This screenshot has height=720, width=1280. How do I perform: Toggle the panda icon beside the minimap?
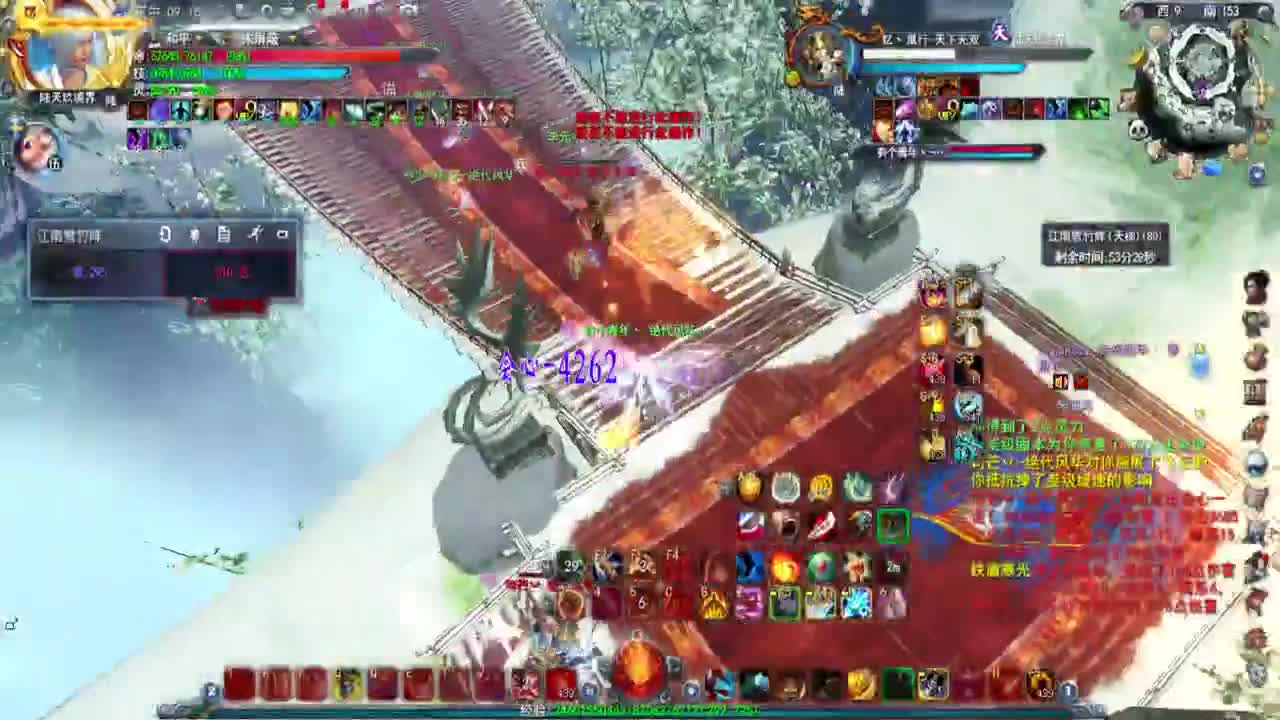1138,129
